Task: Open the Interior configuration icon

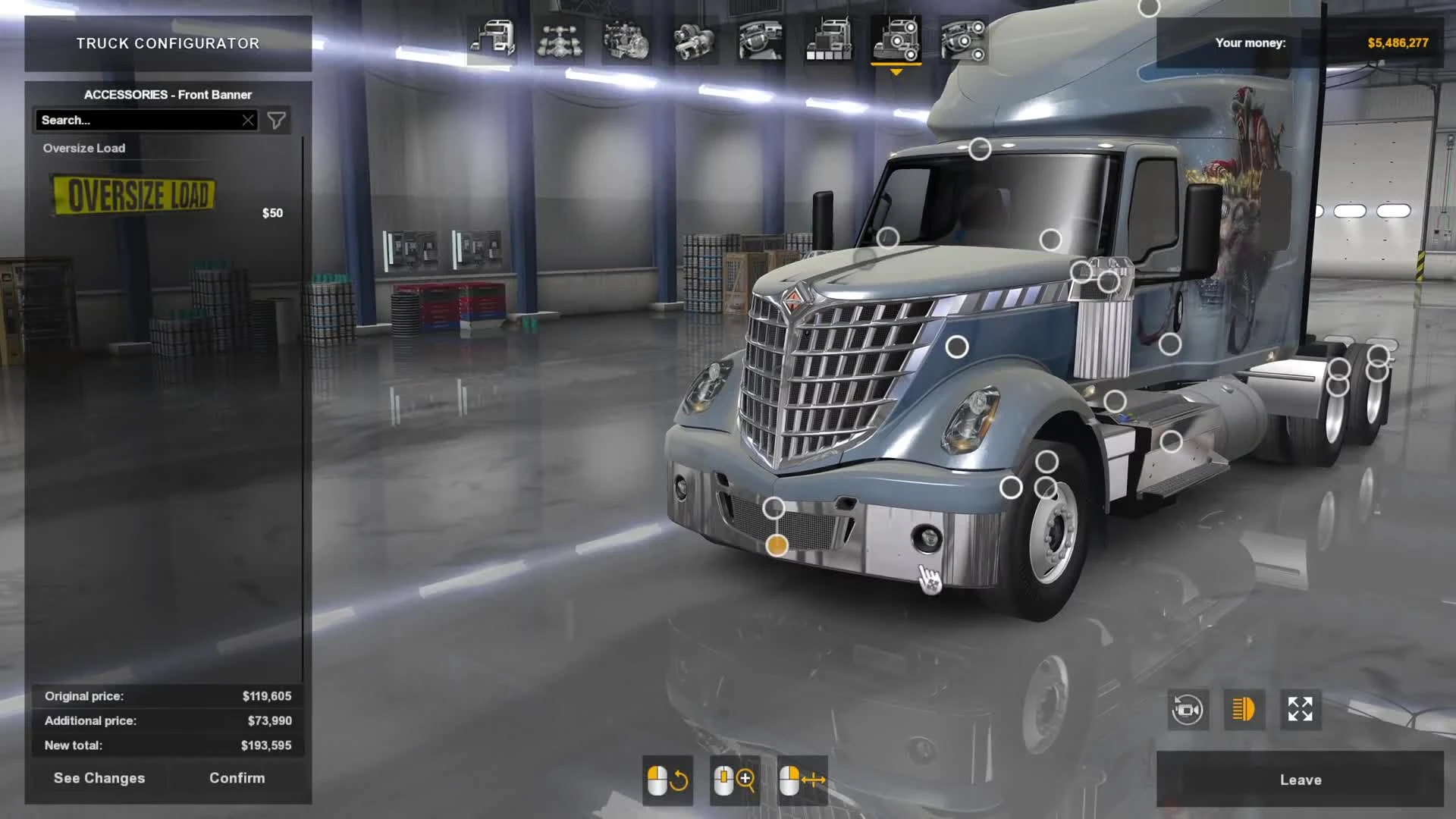Action: (758, 42)
